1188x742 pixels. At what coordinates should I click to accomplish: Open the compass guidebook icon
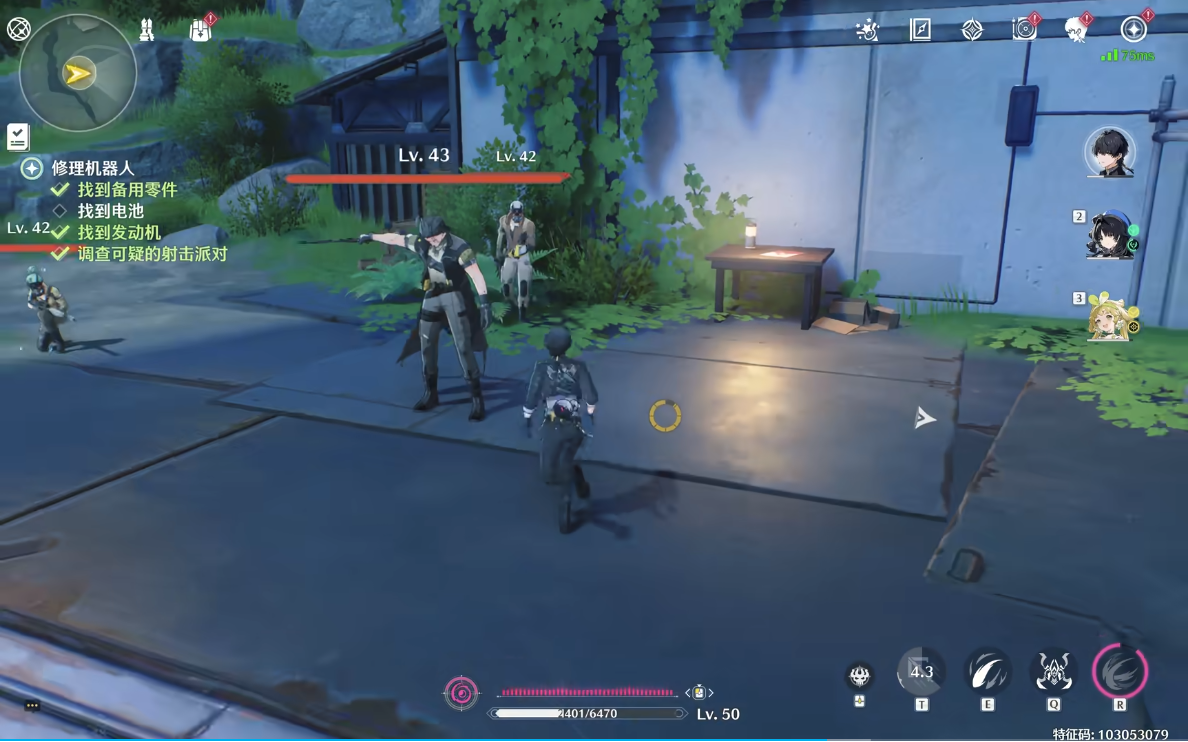[920, 29]
